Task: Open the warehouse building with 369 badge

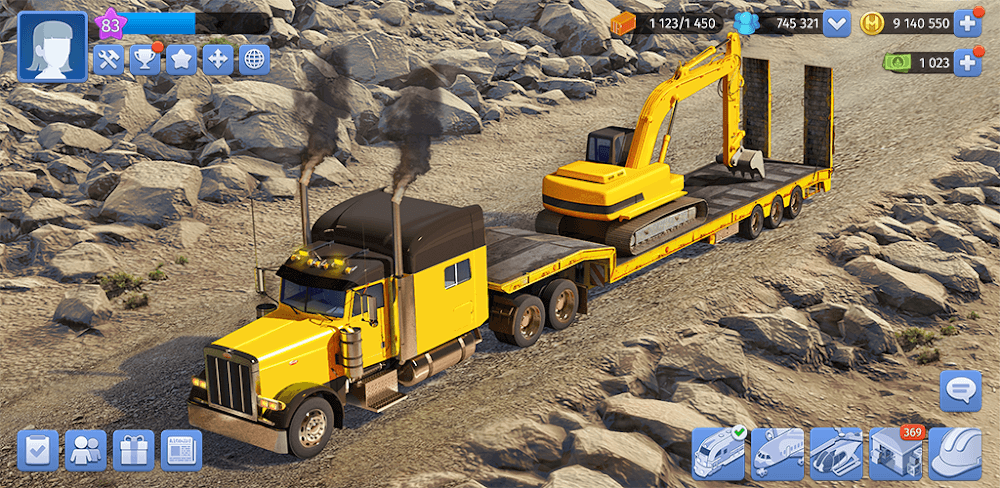Action: click(895, 453)
